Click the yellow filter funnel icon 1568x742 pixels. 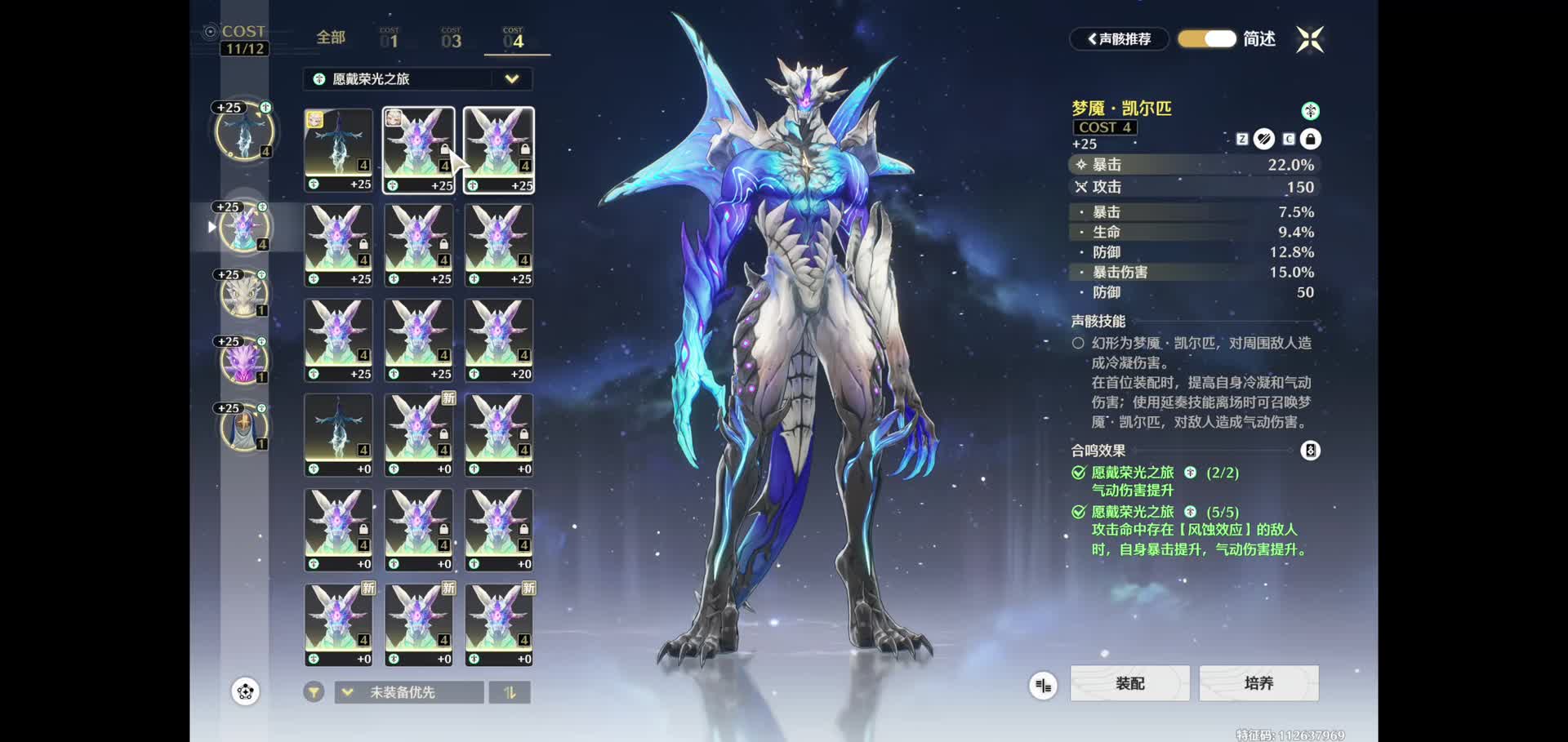[x=314, y=692]
